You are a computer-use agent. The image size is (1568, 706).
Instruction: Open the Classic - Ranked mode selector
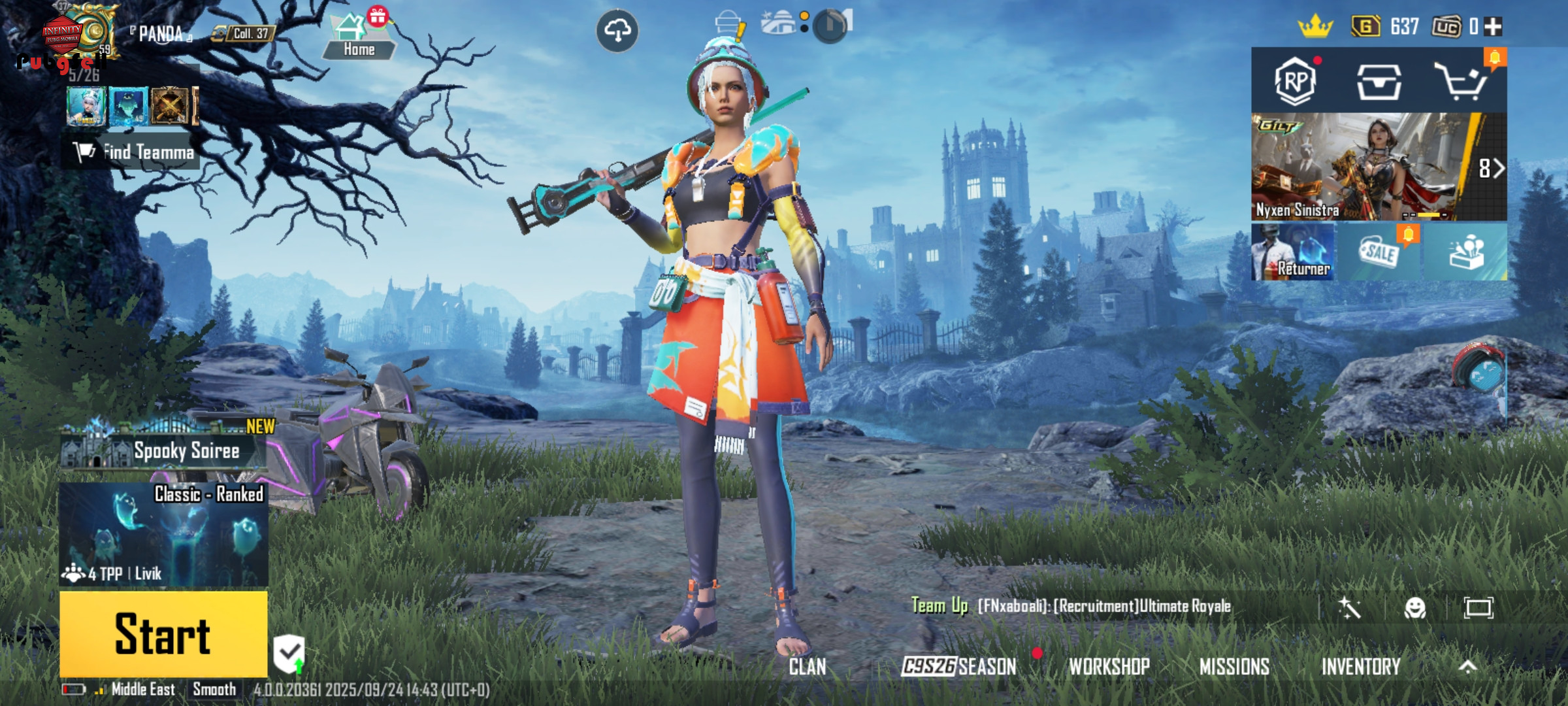[163, 534]
